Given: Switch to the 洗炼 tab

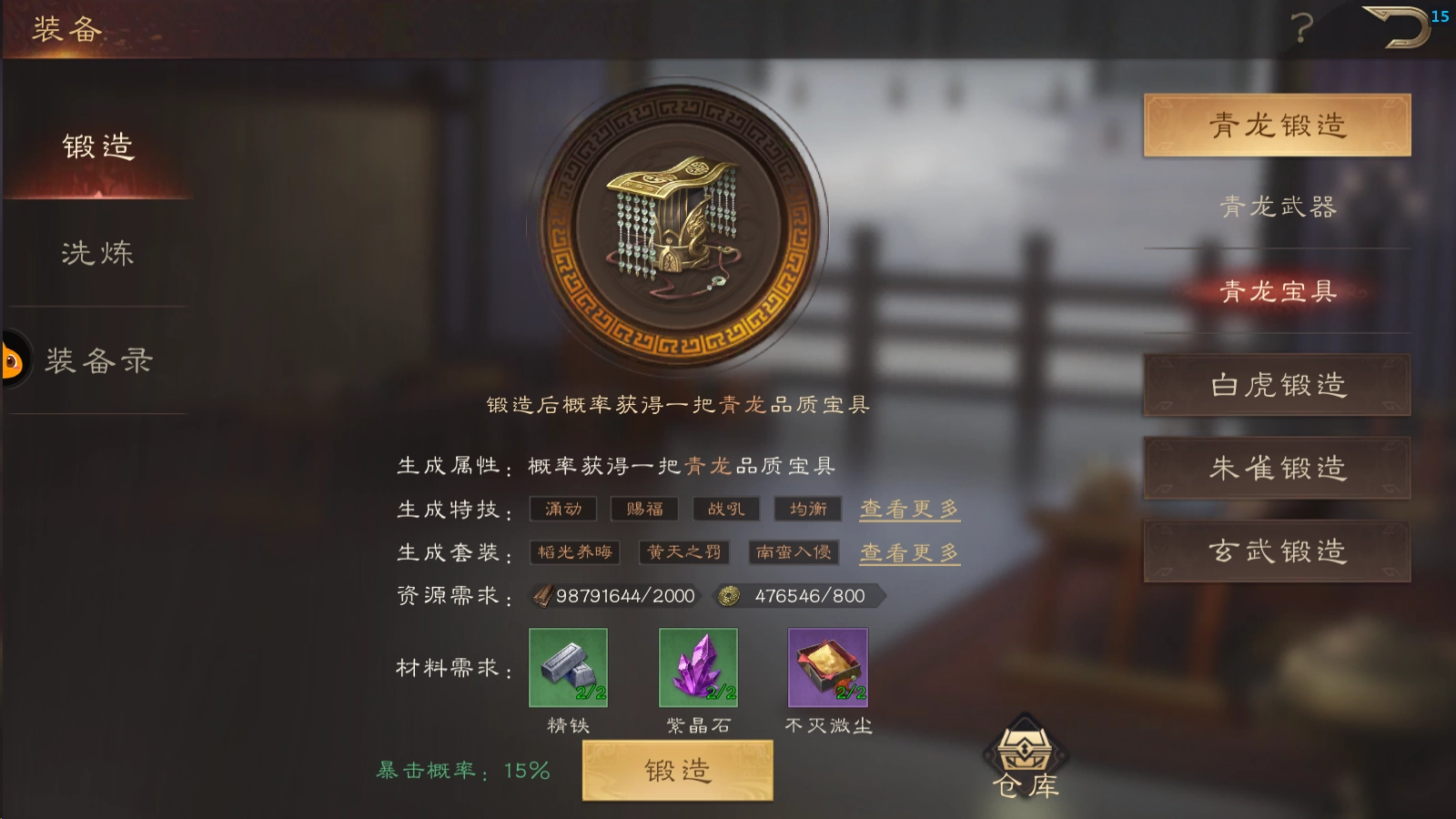Looking at the screenshot, I should click(x=96, y=255).
